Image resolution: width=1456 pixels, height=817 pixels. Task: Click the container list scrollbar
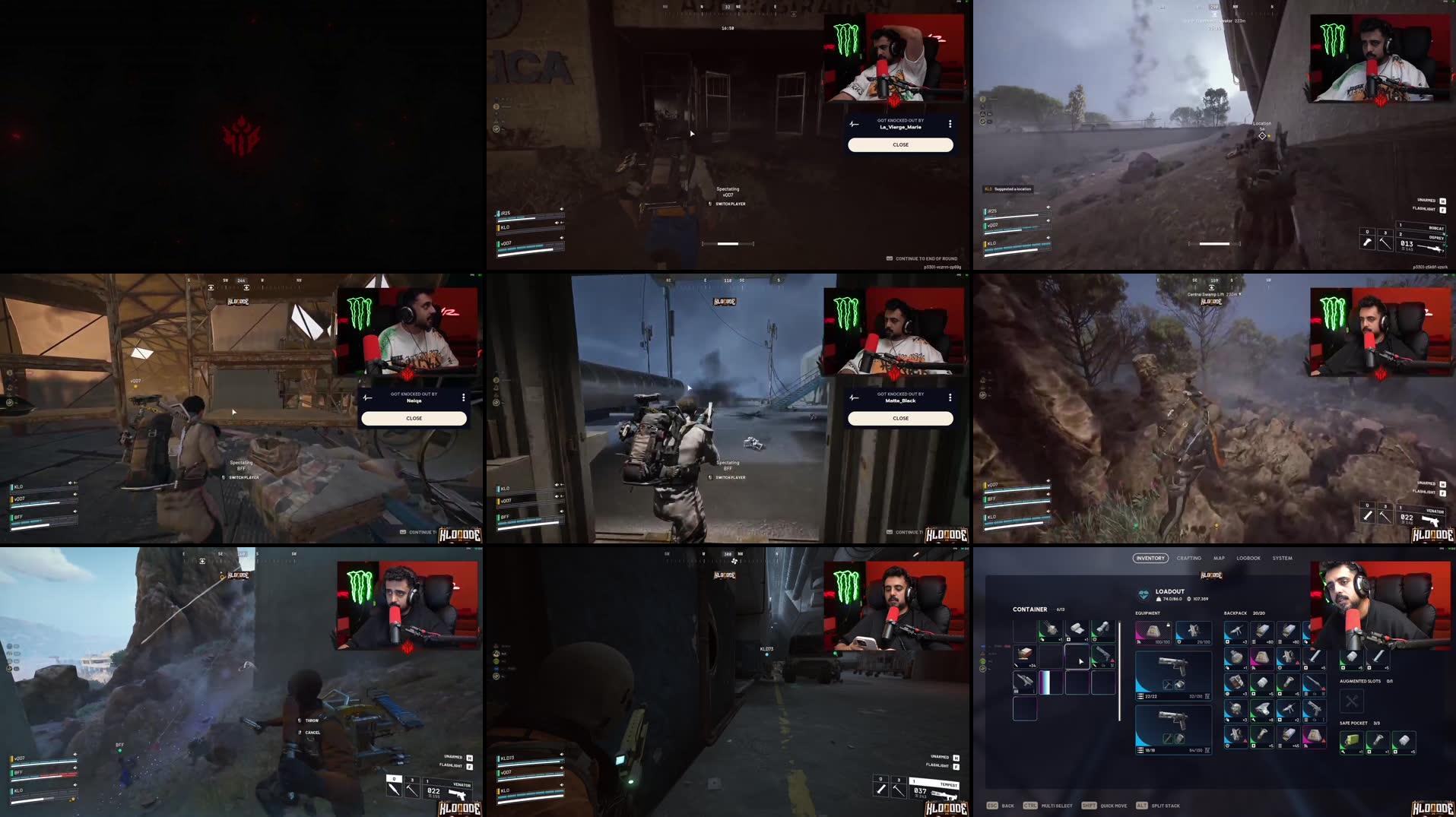coord(1119,669)
